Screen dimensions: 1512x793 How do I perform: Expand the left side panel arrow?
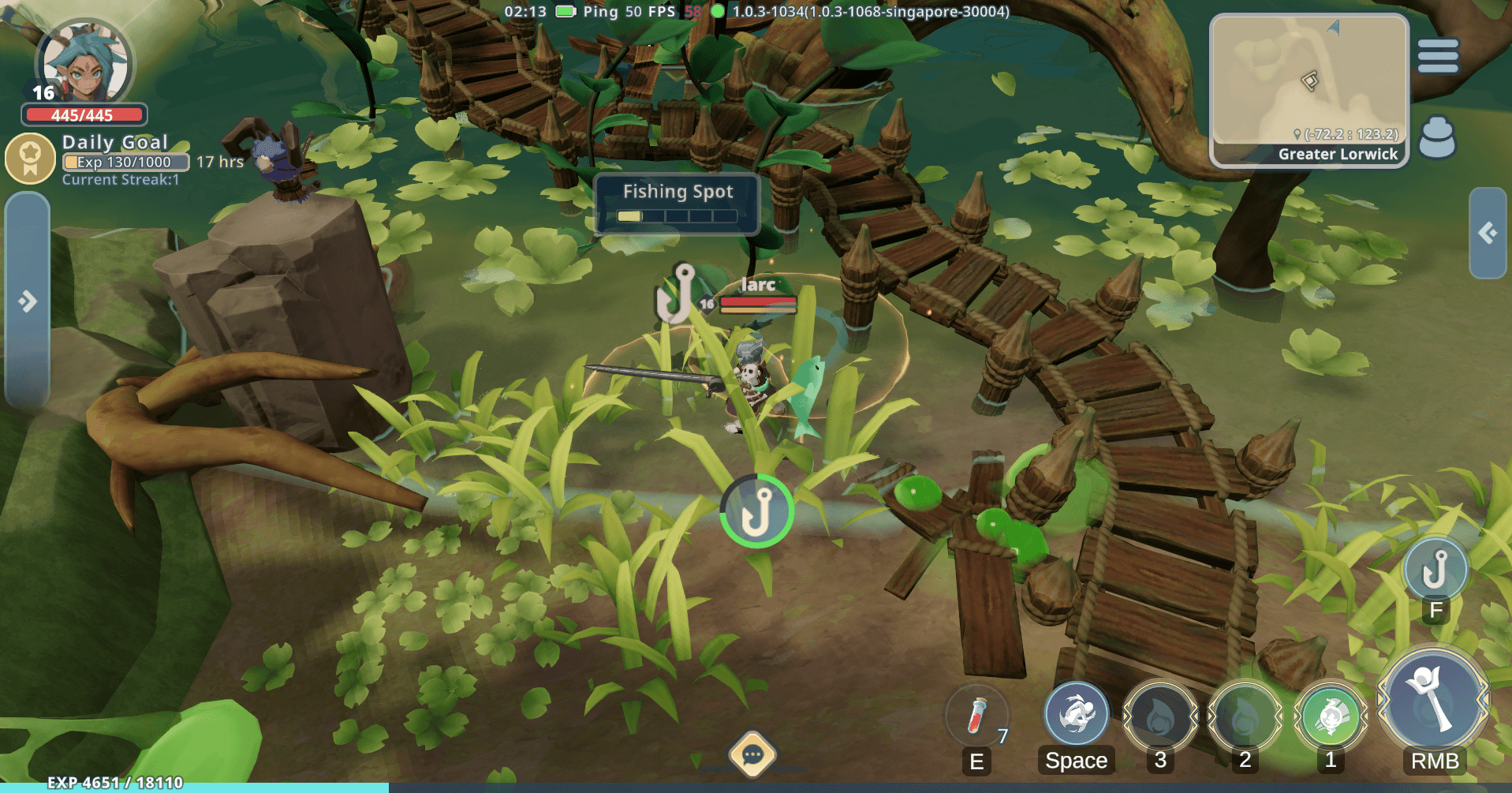click(x=28, y=301)
